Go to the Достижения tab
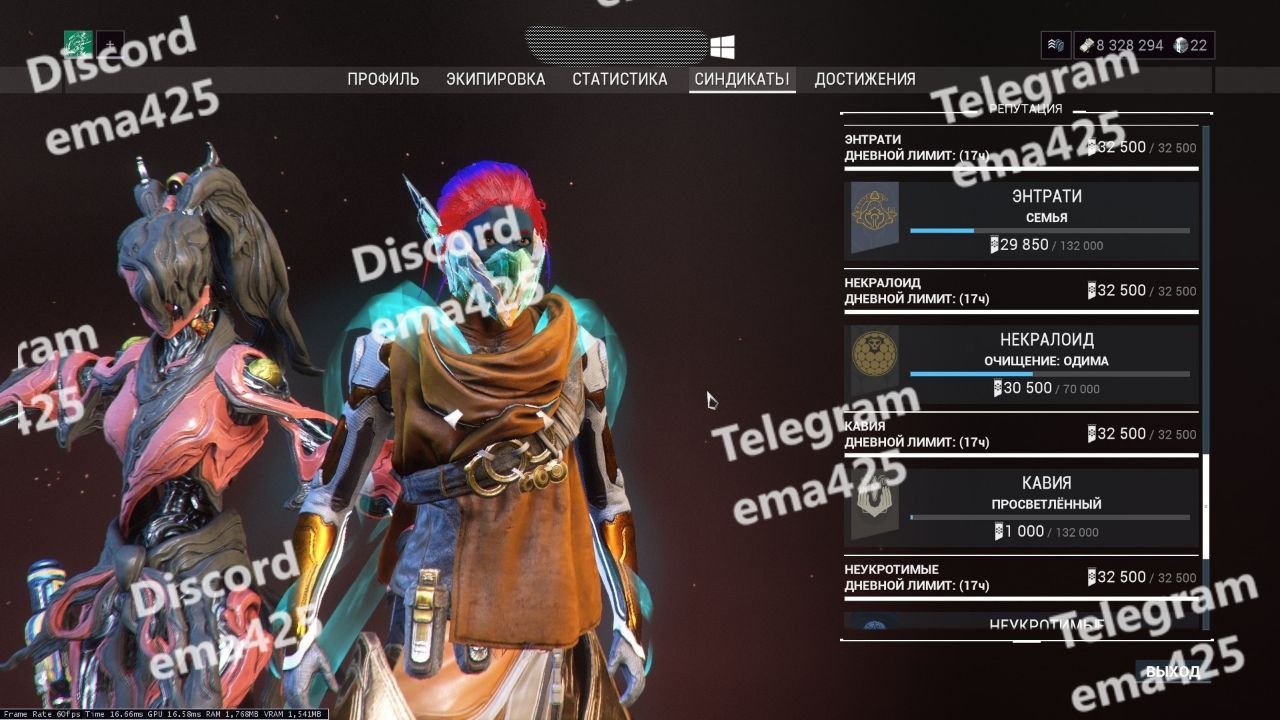Image resolution: width=1280 pixels, height=720 pixels. click(864, 79)
